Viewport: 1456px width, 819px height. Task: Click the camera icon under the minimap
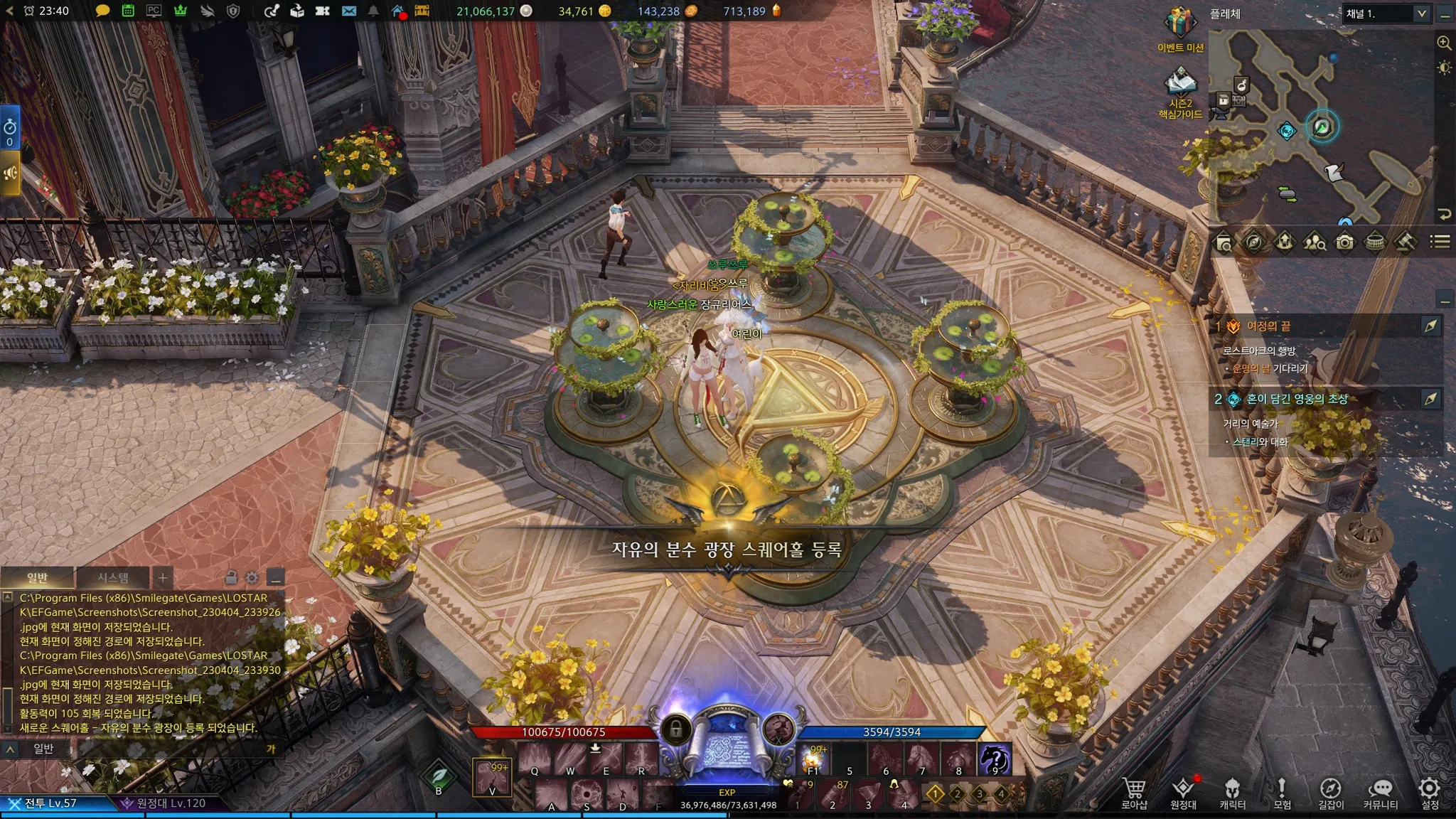(1344, 242)
